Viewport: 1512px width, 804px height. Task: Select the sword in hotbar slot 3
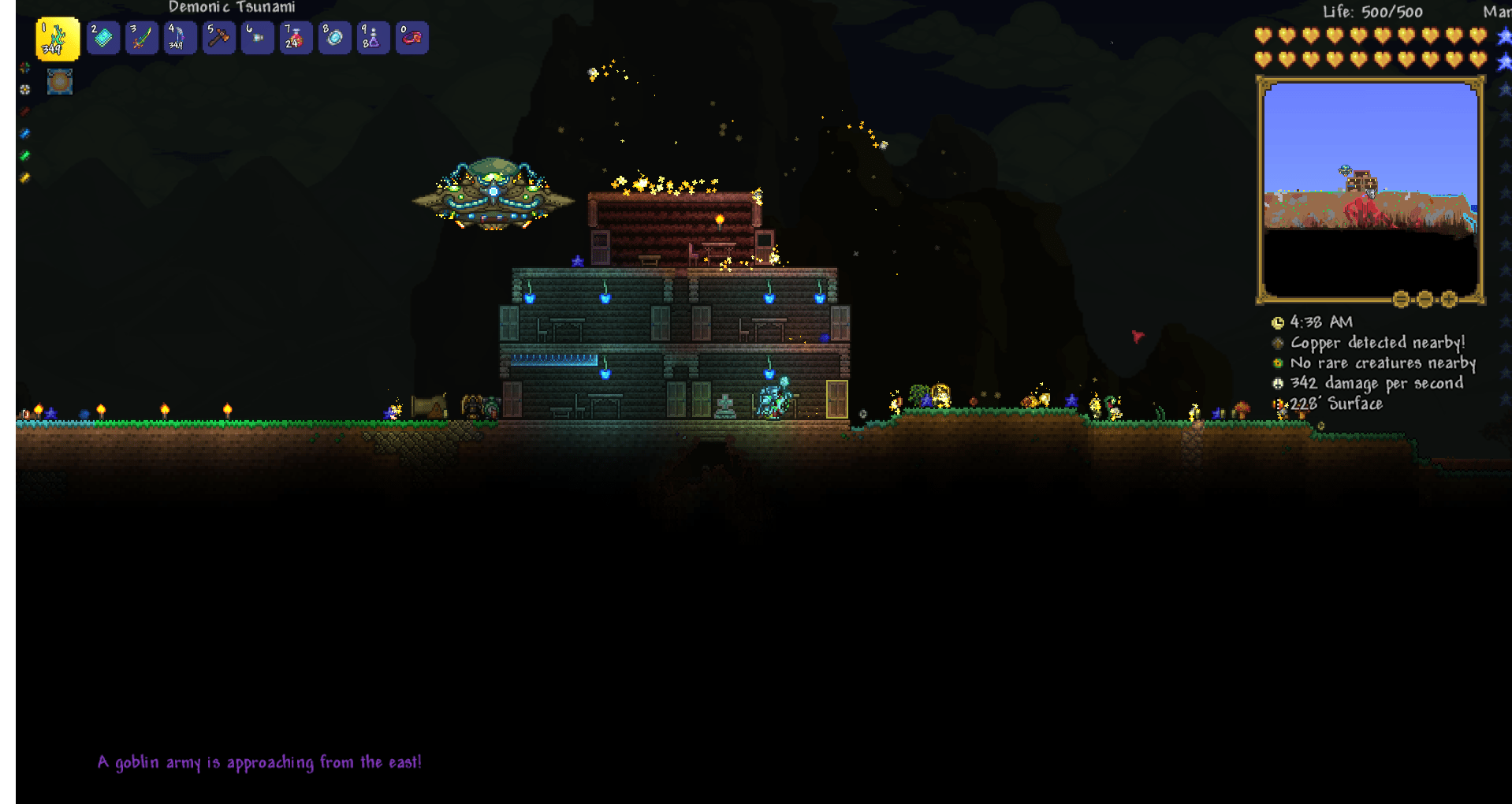[142, 37]
